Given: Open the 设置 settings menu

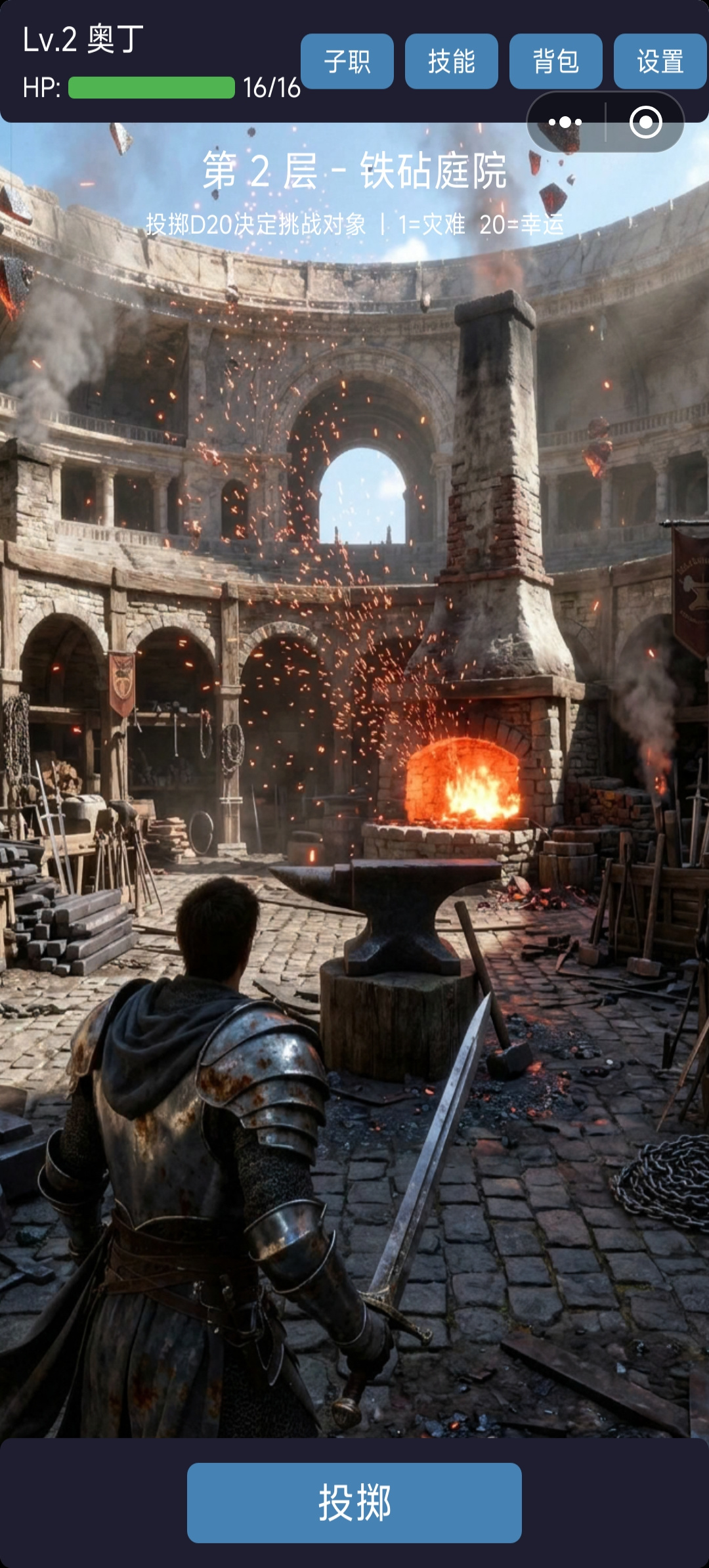Looking at the screenshot, I should coord(660,61).
